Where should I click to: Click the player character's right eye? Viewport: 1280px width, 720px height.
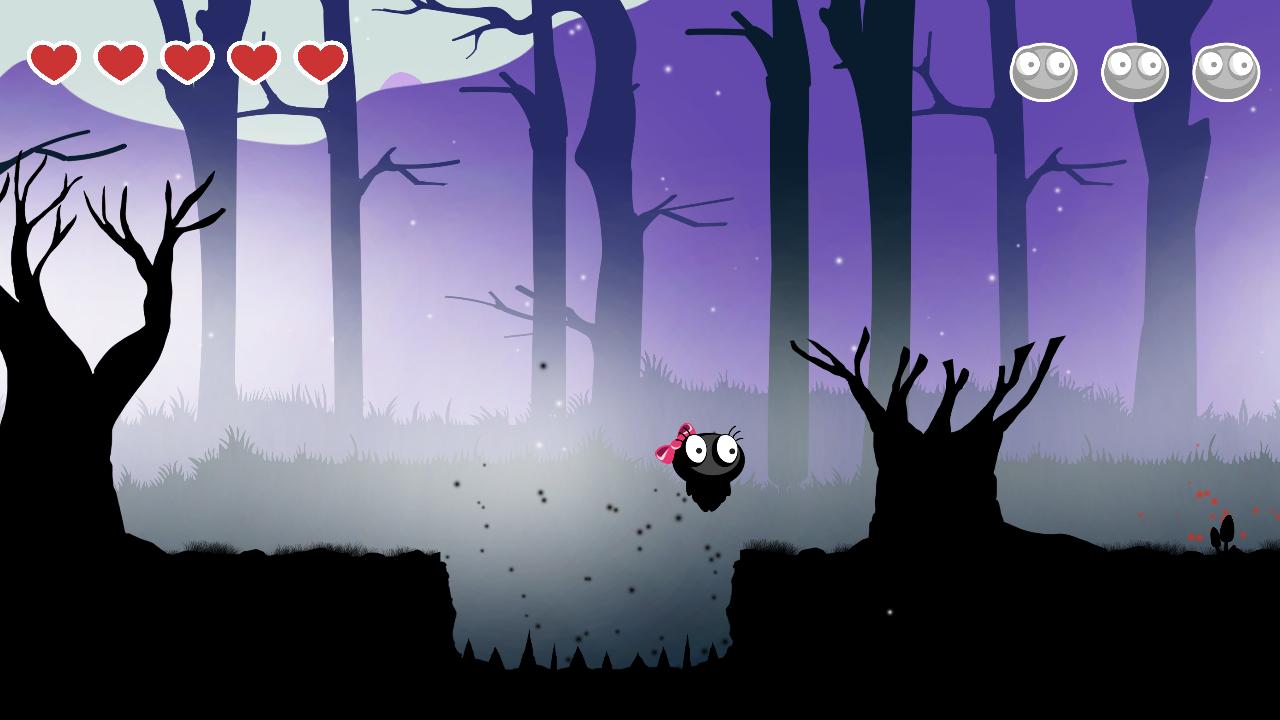coord(726,448)
